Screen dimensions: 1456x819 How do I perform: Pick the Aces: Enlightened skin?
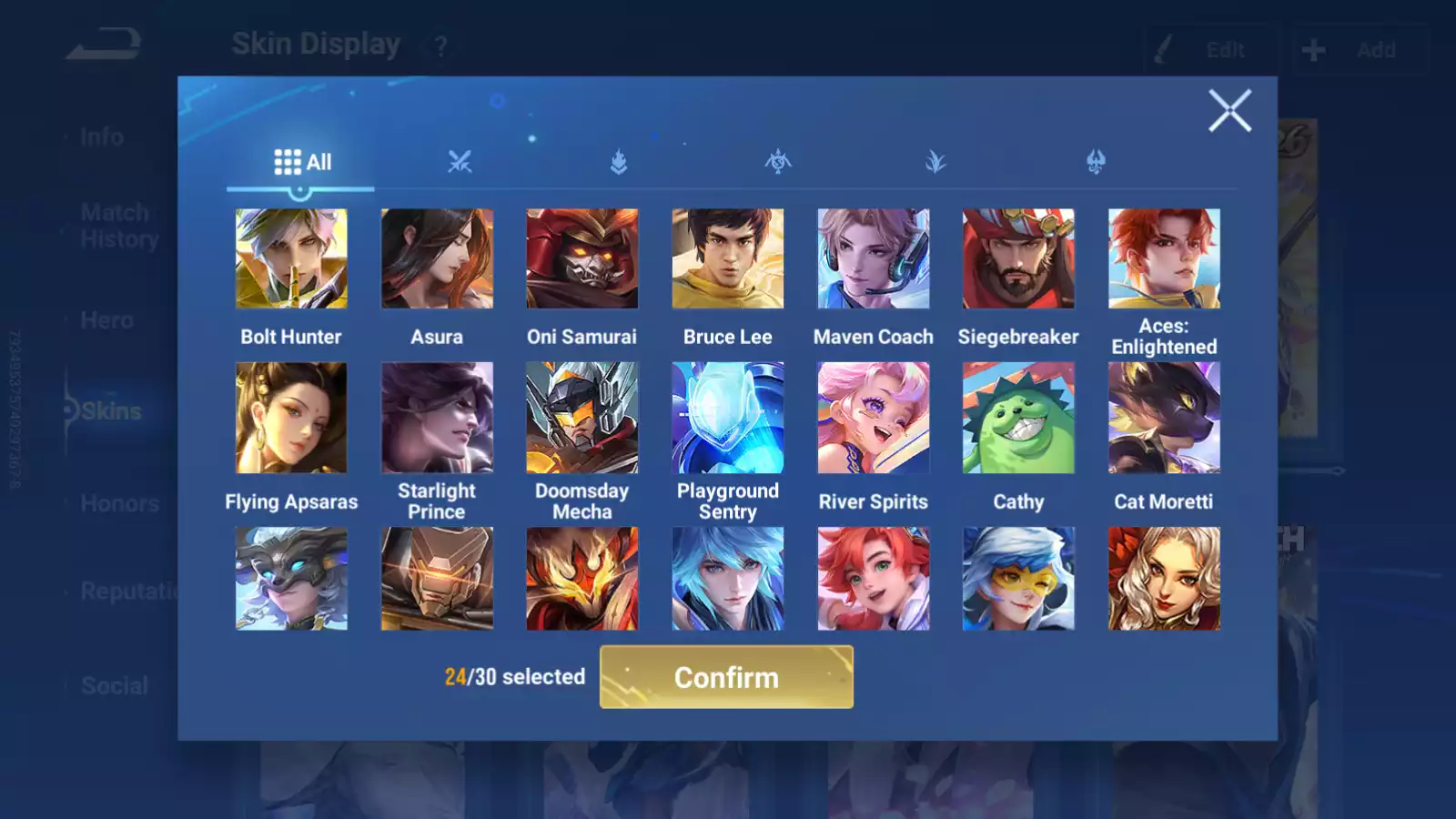[1164, 259]
